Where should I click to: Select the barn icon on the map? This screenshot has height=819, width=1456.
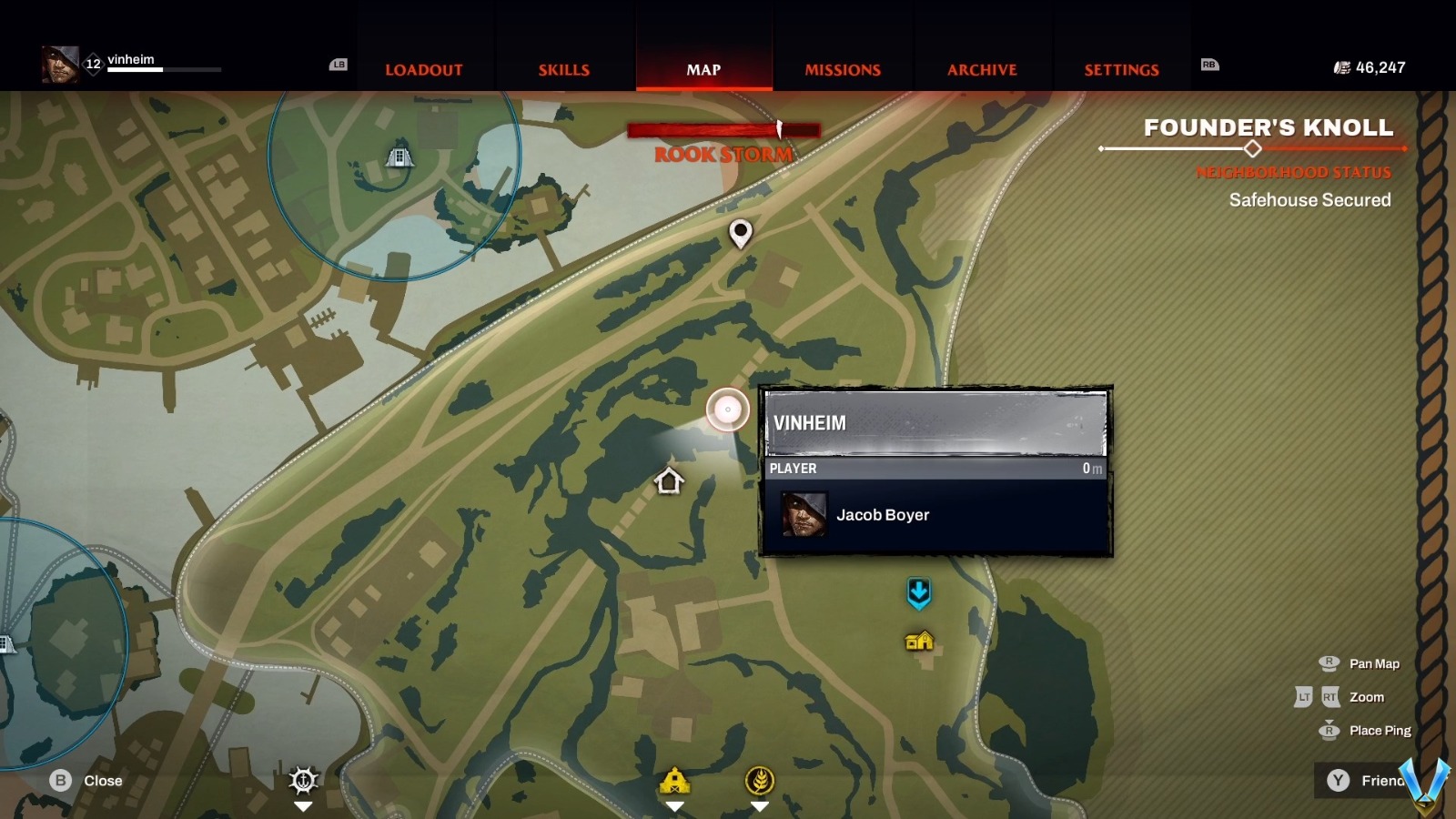coord(675,777)
